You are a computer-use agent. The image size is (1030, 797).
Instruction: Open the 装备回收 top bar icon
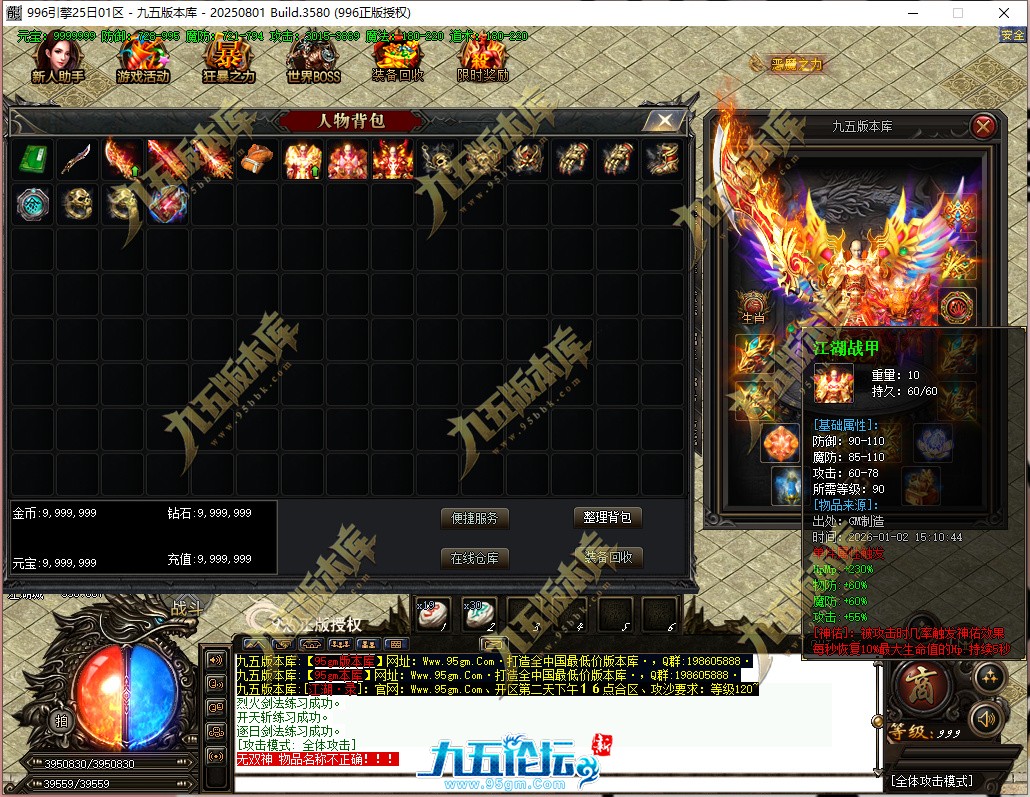click(x=398, y=61)
